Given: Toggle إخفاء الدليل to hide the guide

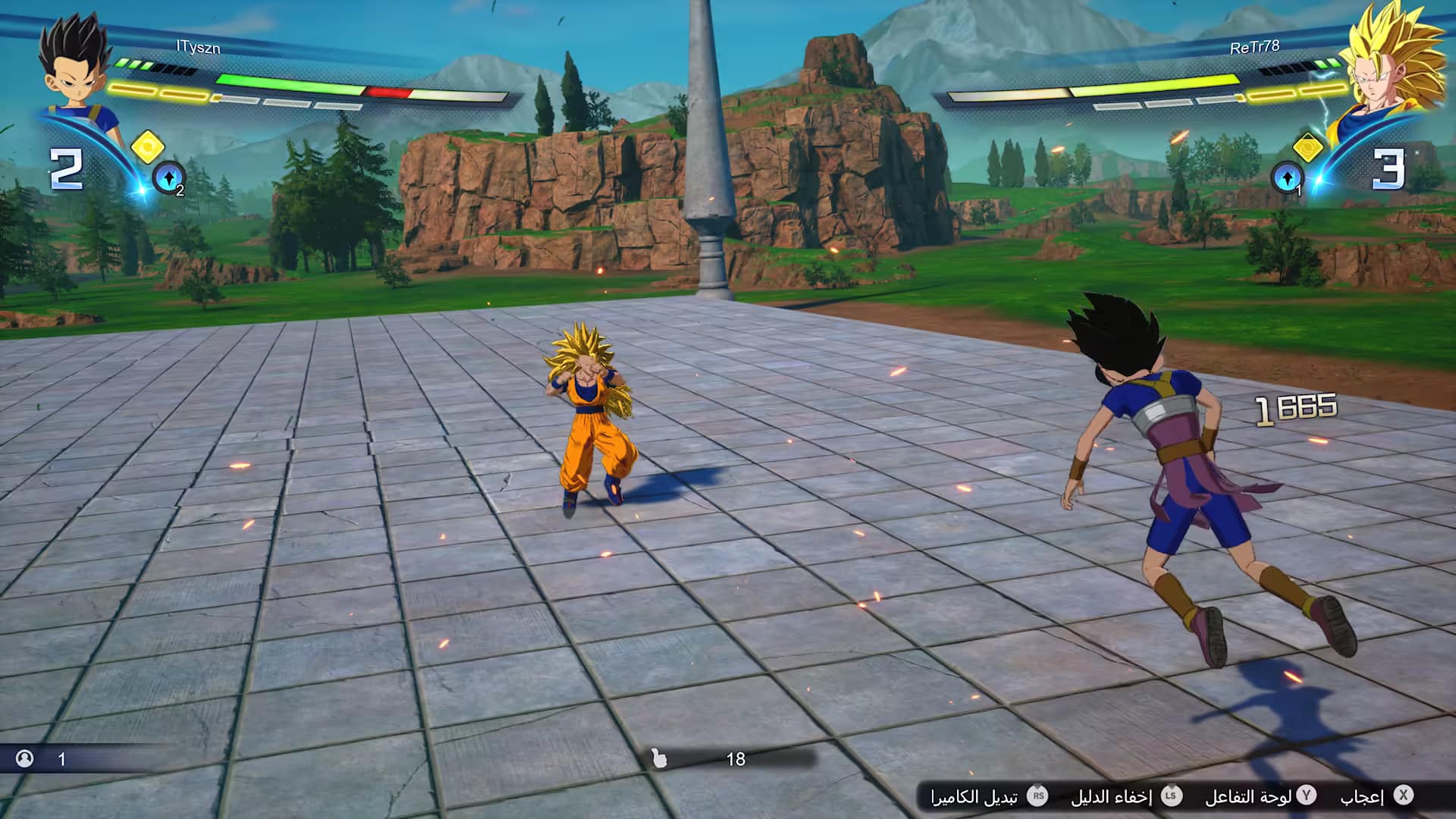Looking at the screenshot, I should tap(1115, 796).
